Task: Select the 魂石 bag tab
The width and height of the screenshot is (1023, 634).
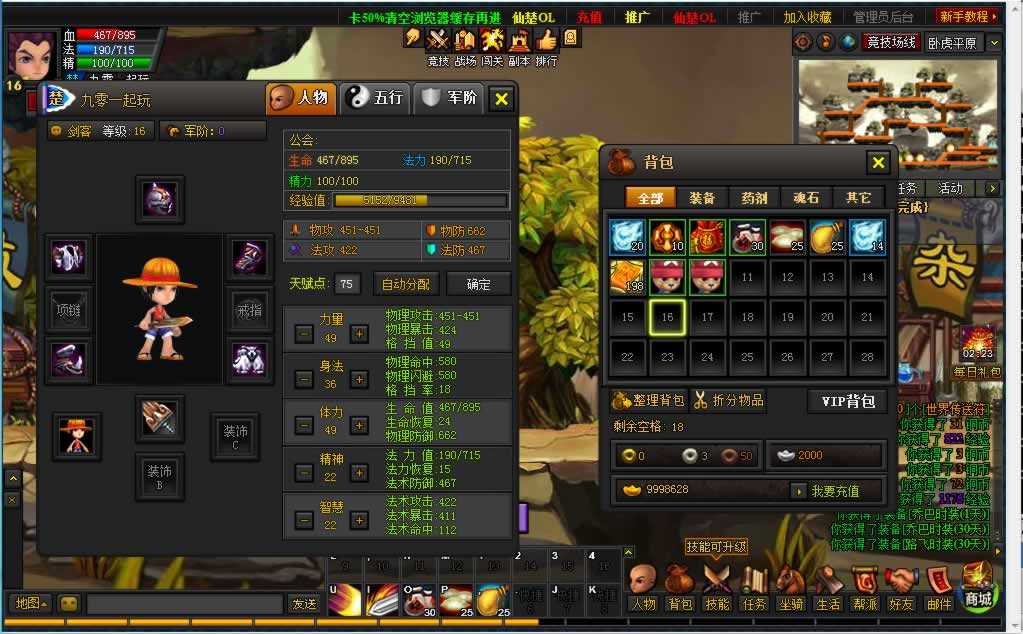Action: (x=806, y=198)
